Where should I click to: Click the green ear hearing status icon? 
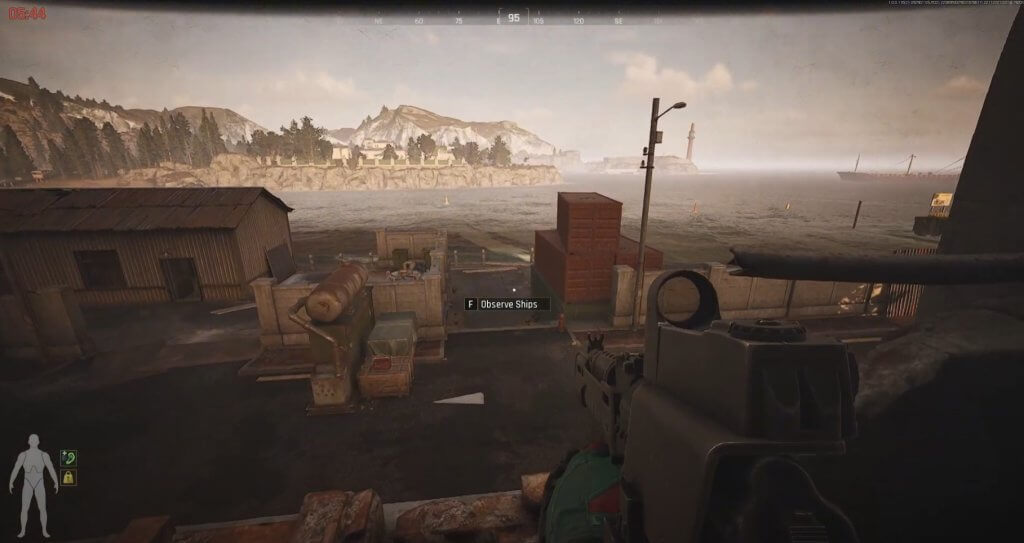[68, 458]
